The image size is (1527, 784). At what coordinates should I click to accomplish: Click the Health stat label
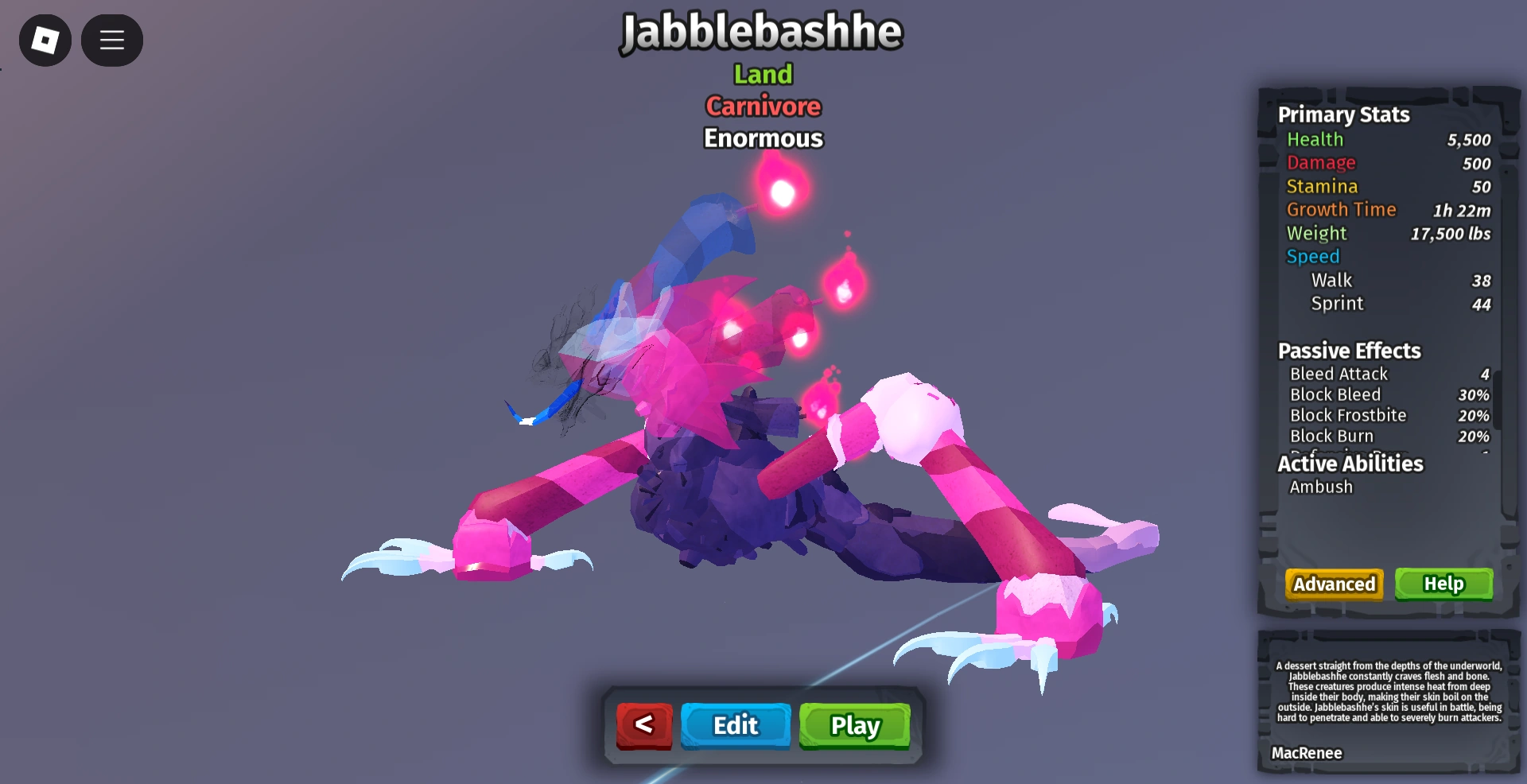(1316, 139)
